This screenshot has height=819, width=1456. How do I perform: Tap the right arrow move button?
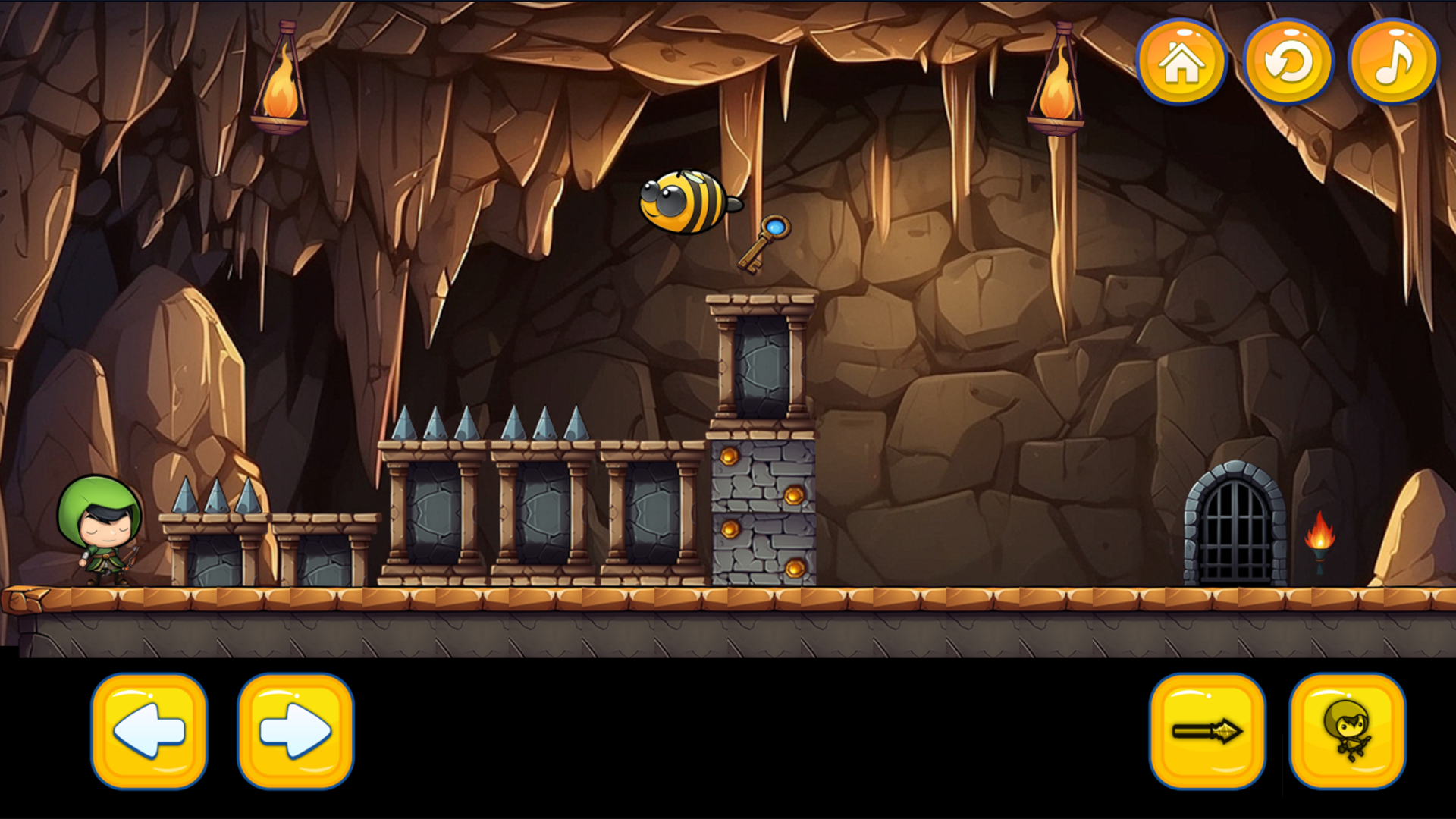click(295, 731)
